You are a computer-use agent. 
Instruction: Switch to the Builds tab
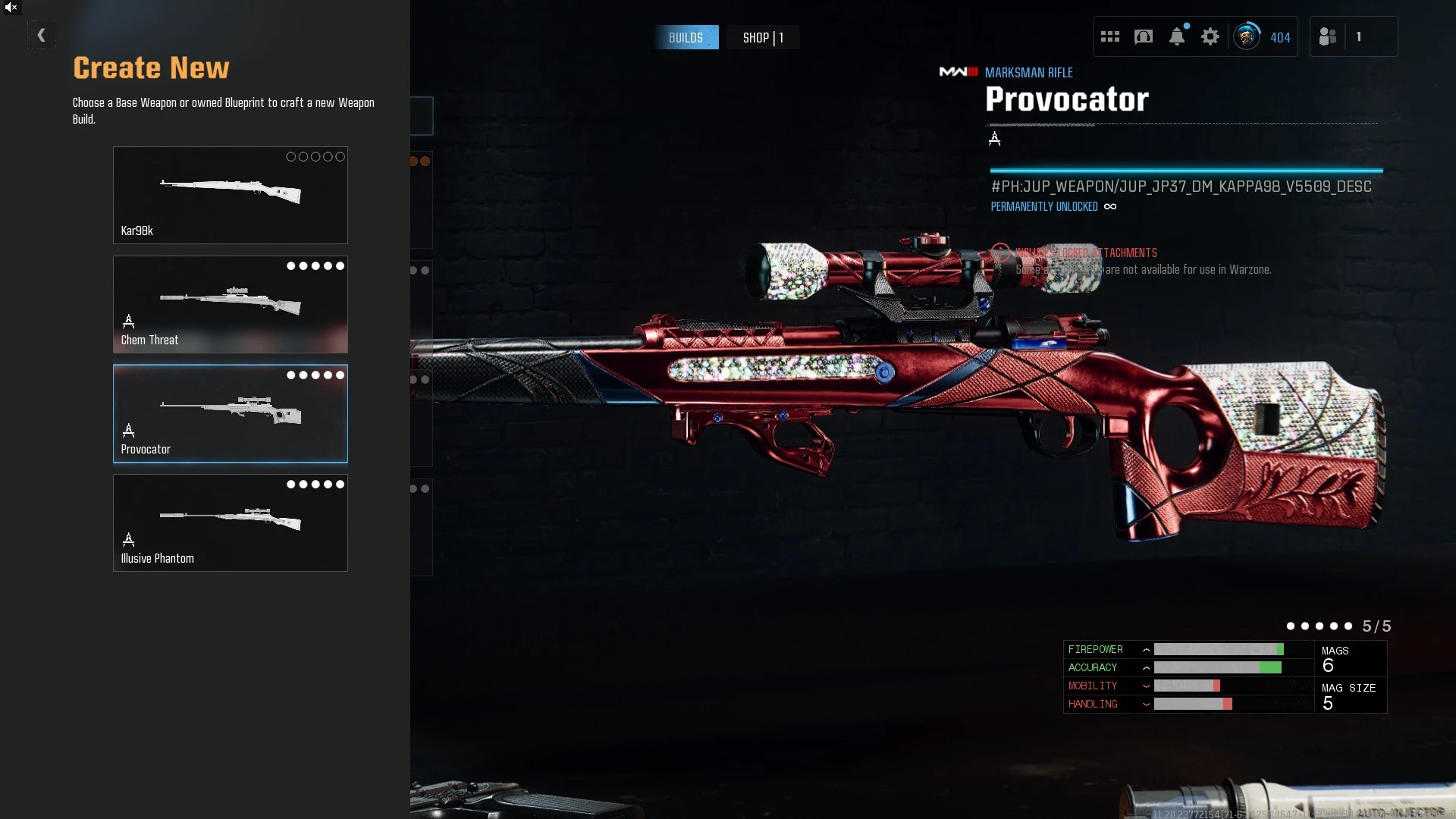686,37
